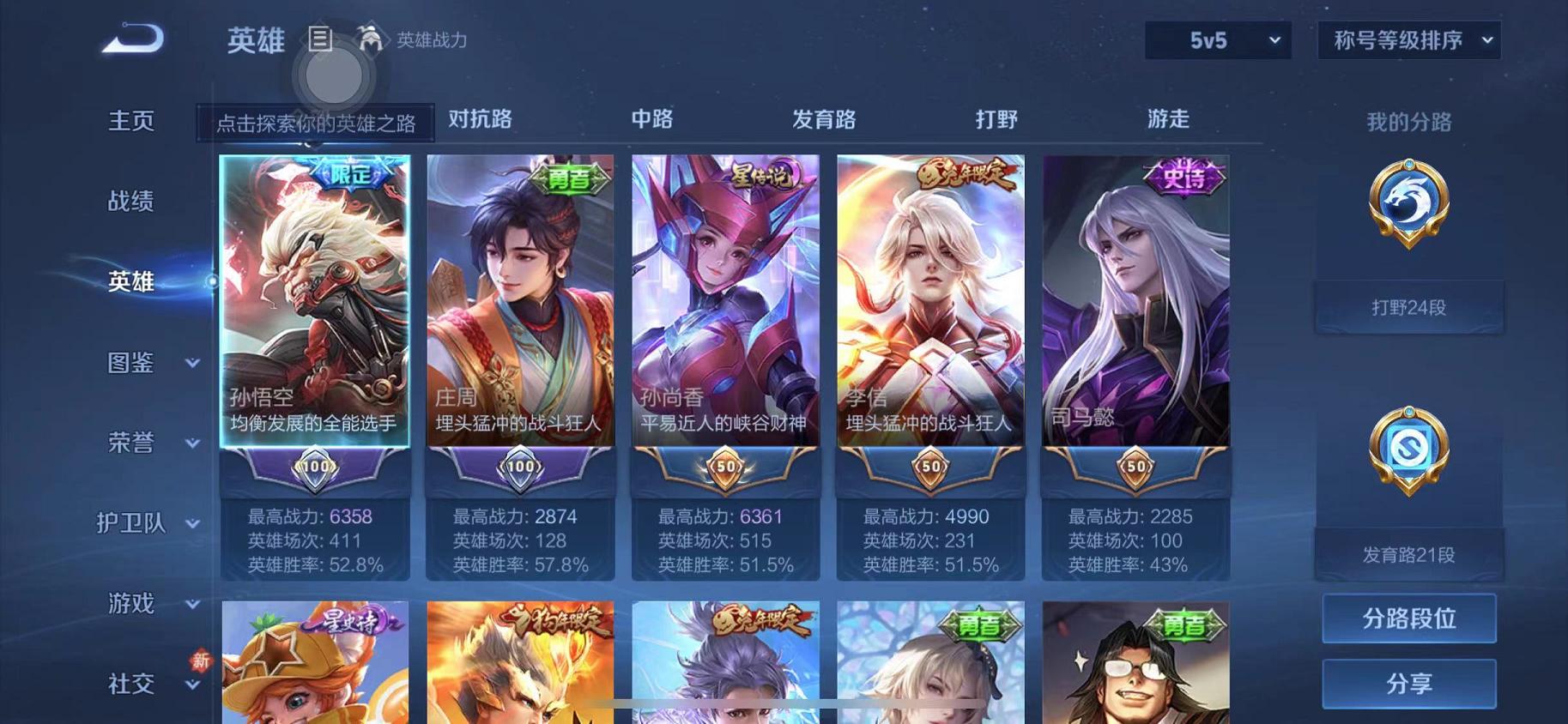Switch to the 对抗路 lane tab
The image size is (1568, 724).
479,120
